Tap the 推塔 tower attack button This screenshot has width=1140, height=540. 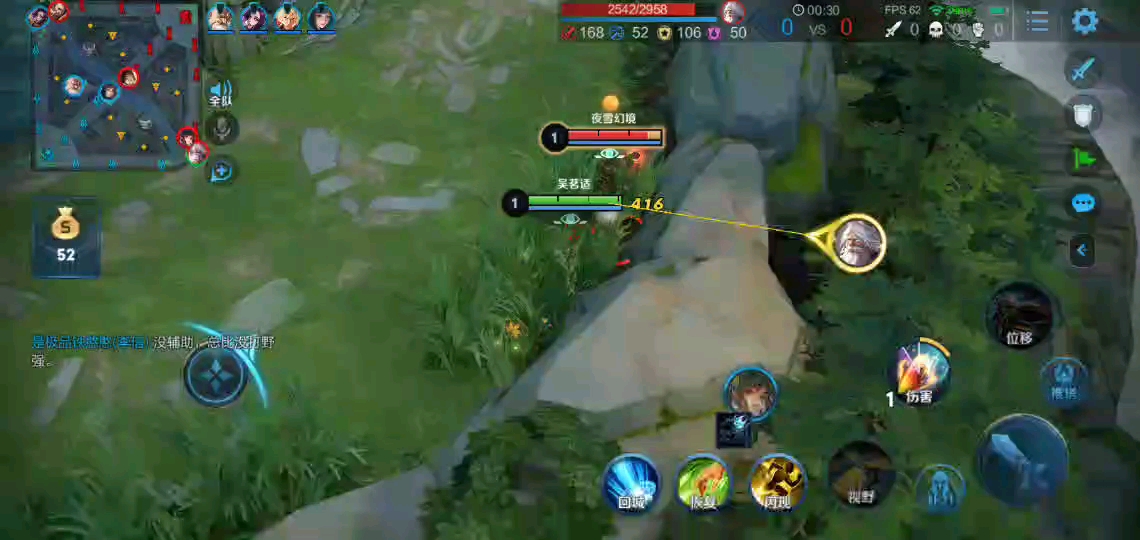tap(1063, 381)
